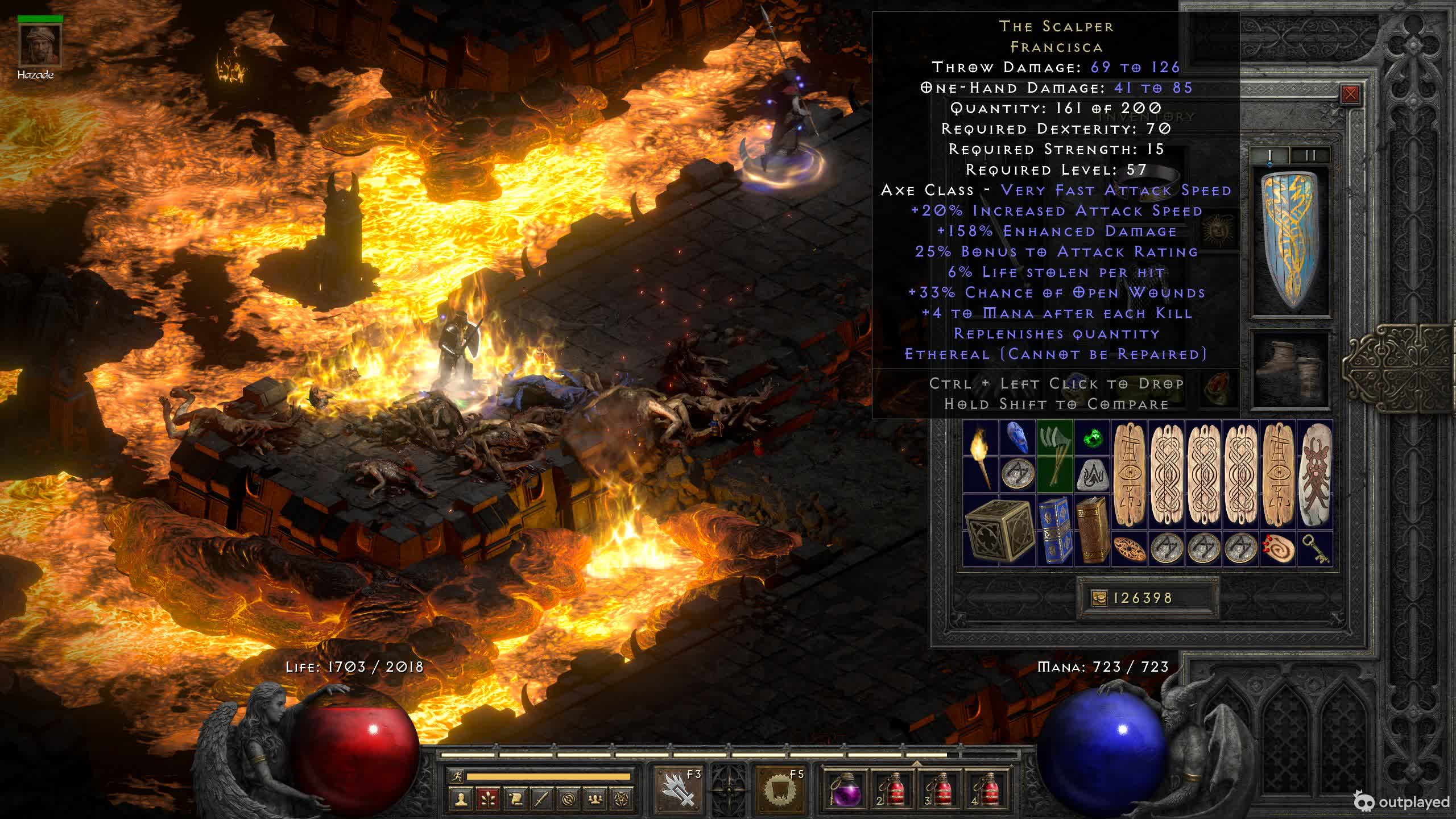
Task: Click the gold coin button
Action: [x=1099, y=598]
